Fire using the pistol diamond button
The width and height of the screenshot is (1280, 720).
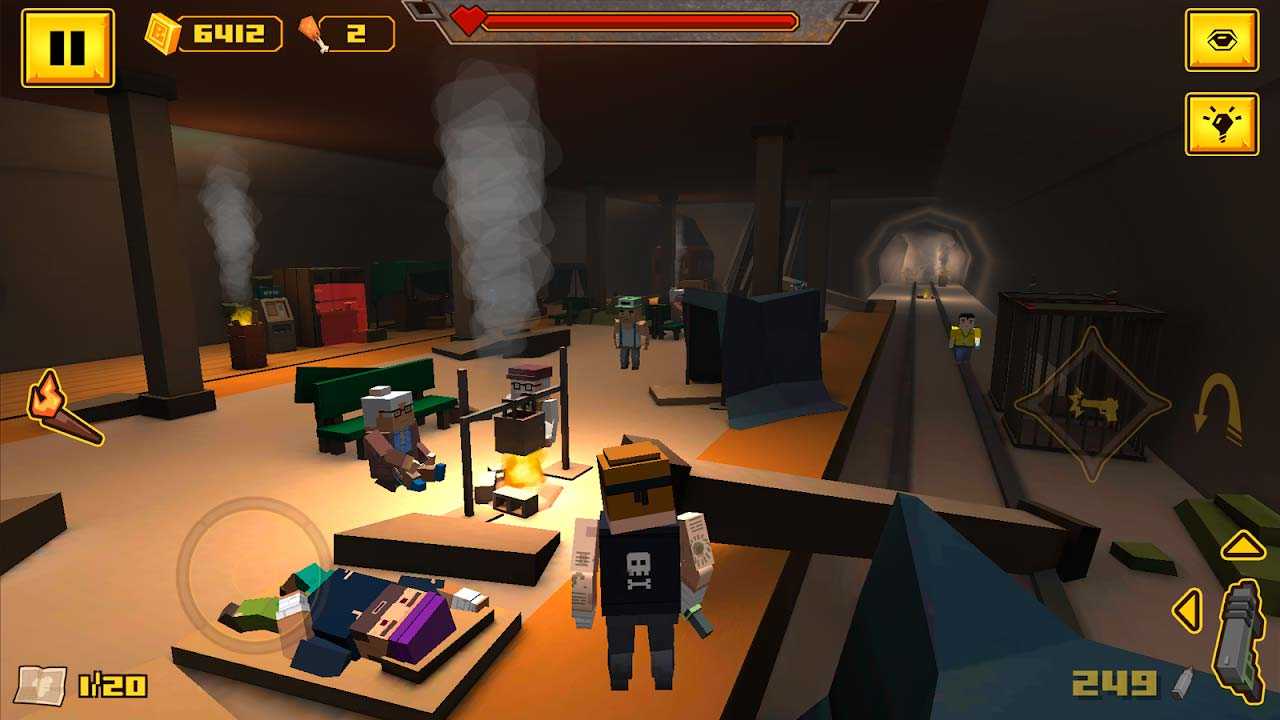[1091, 406]
